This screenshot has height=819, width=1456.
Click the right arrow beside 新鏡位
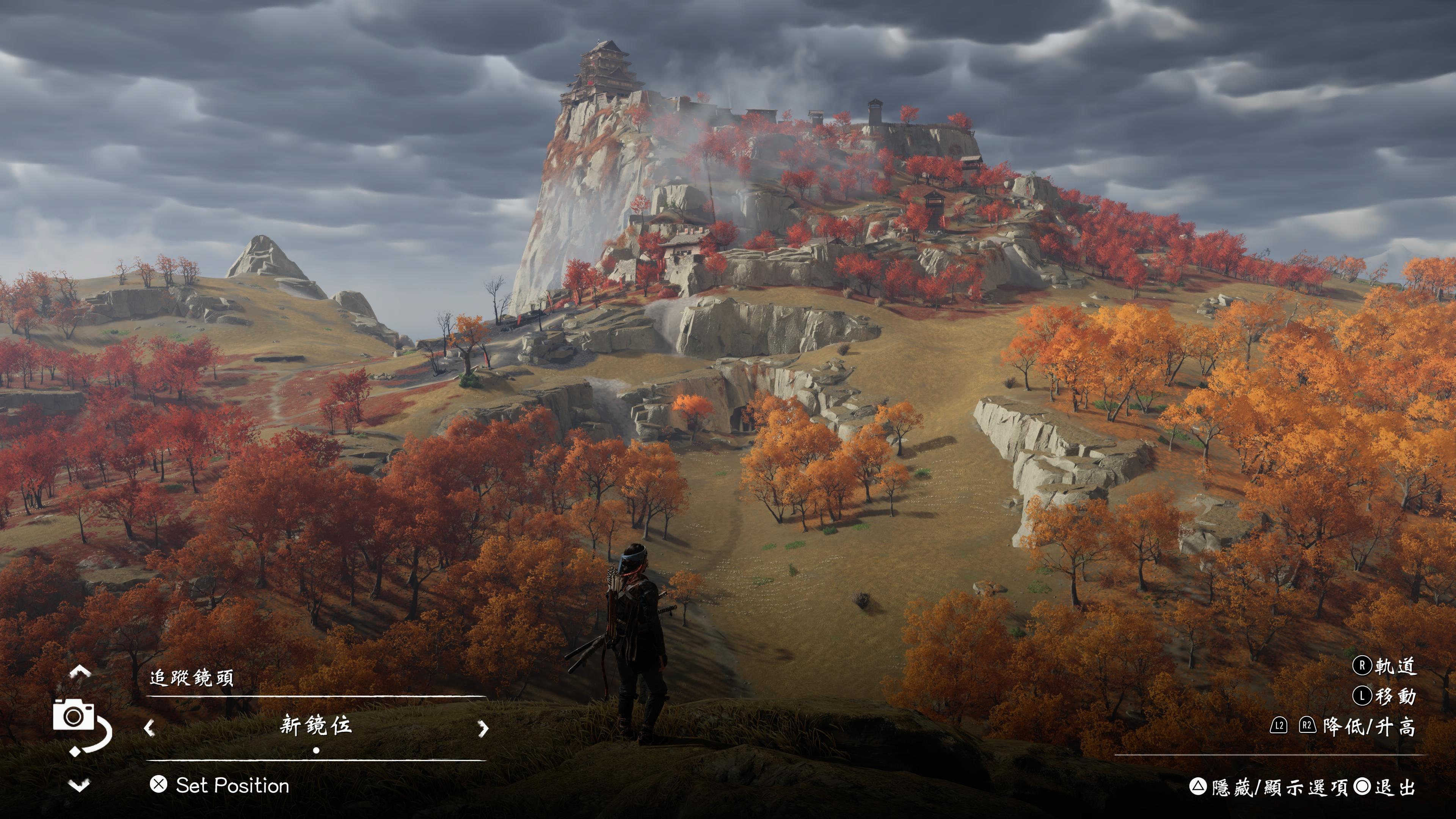point(483,728)
